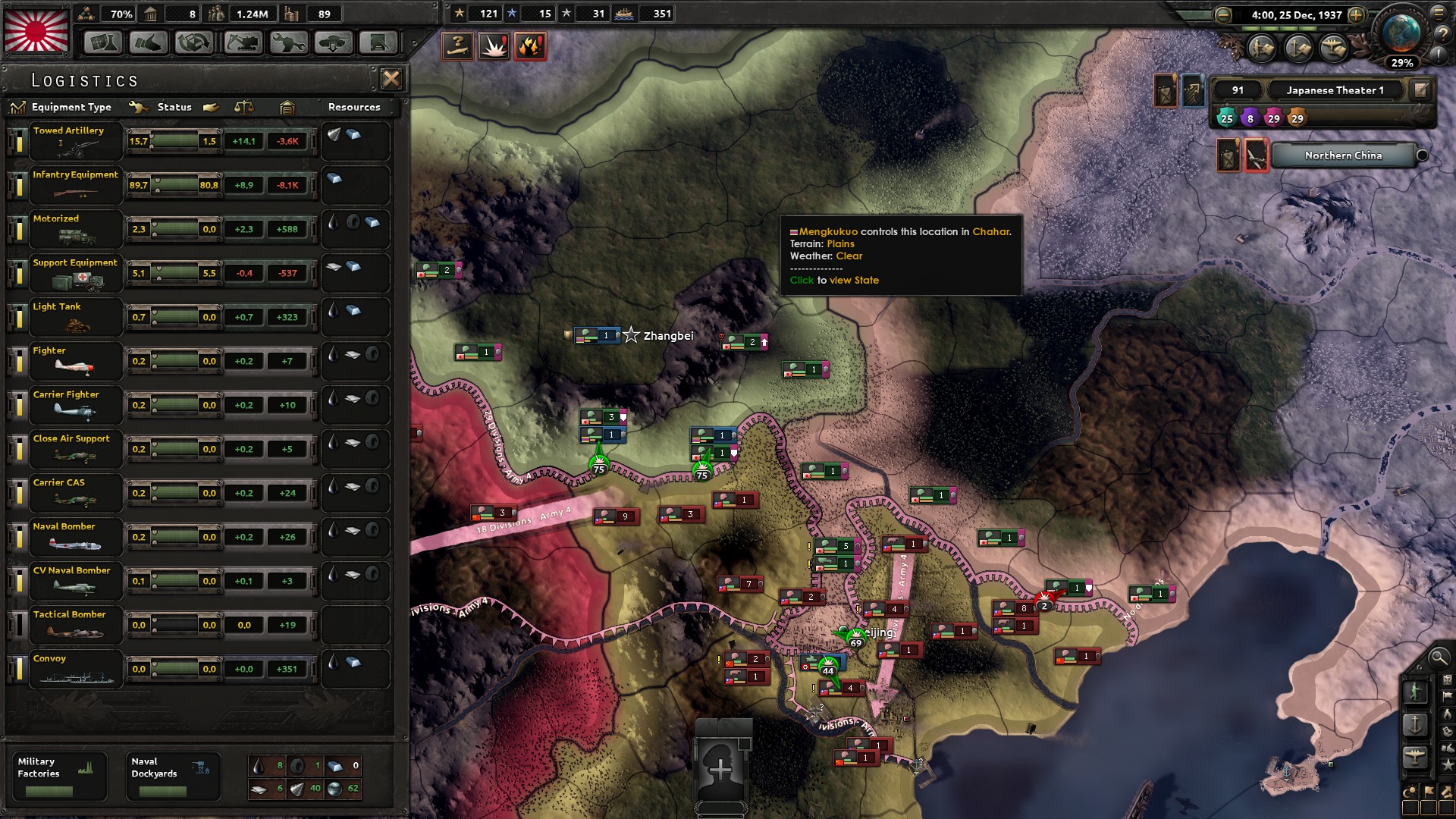Click the province search magnifying glass

[1439, 658]
